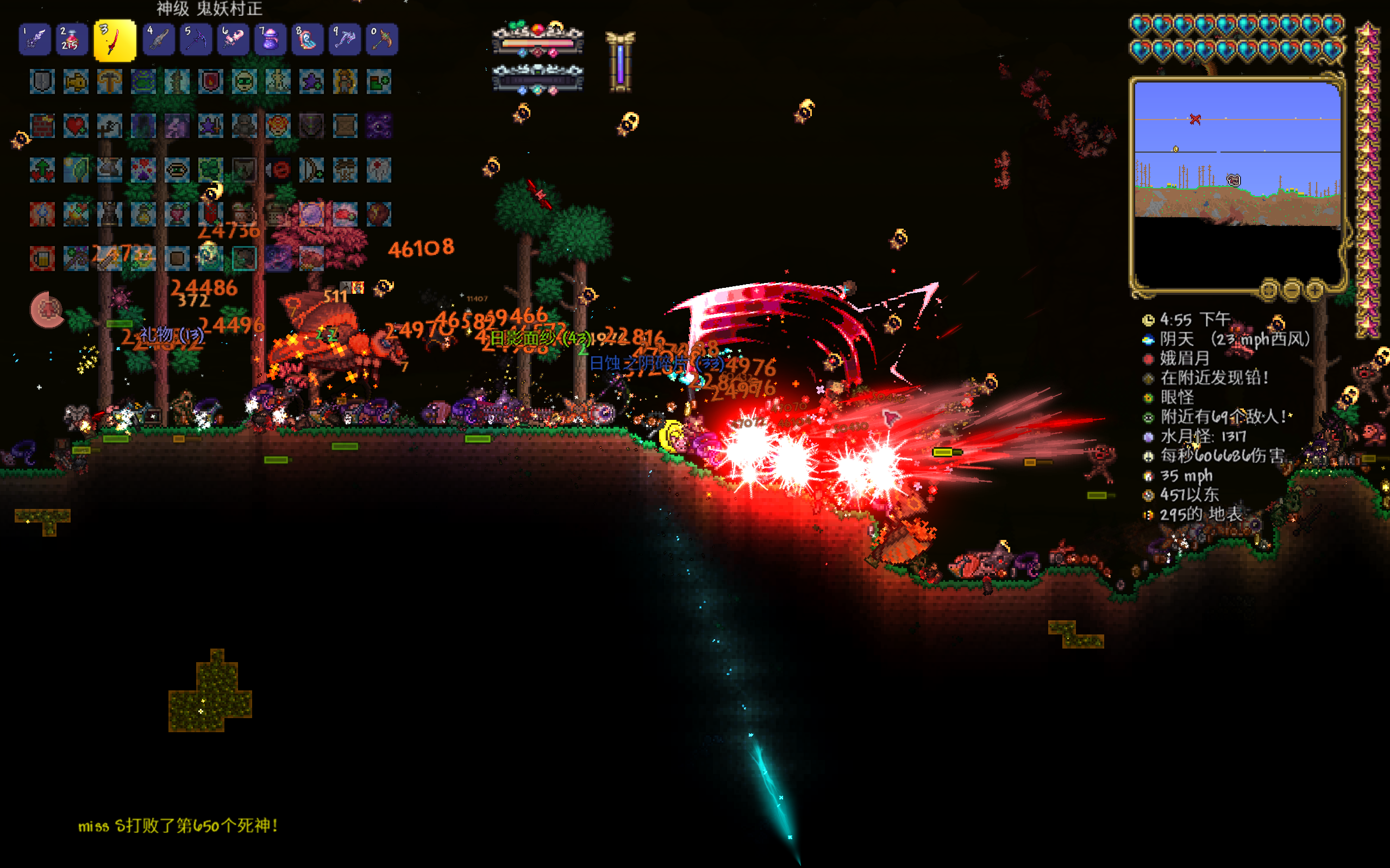Equip the pickaxe in hotbar slot 5
Screen dimensions: 1390x868
[196, 40]
